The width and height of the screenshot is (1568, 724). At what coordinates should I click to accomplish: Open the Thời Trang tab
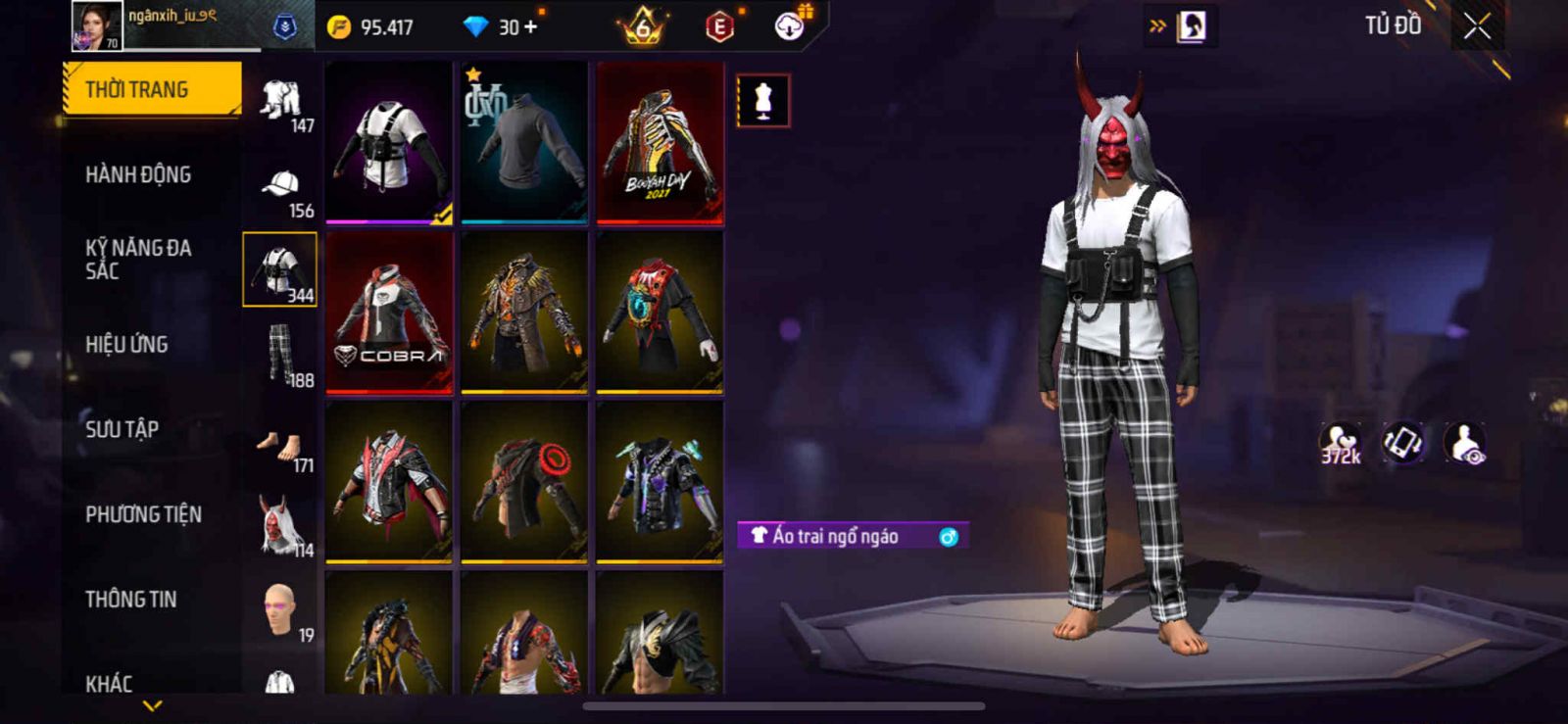pyautogui.click(x=151, y=89)
